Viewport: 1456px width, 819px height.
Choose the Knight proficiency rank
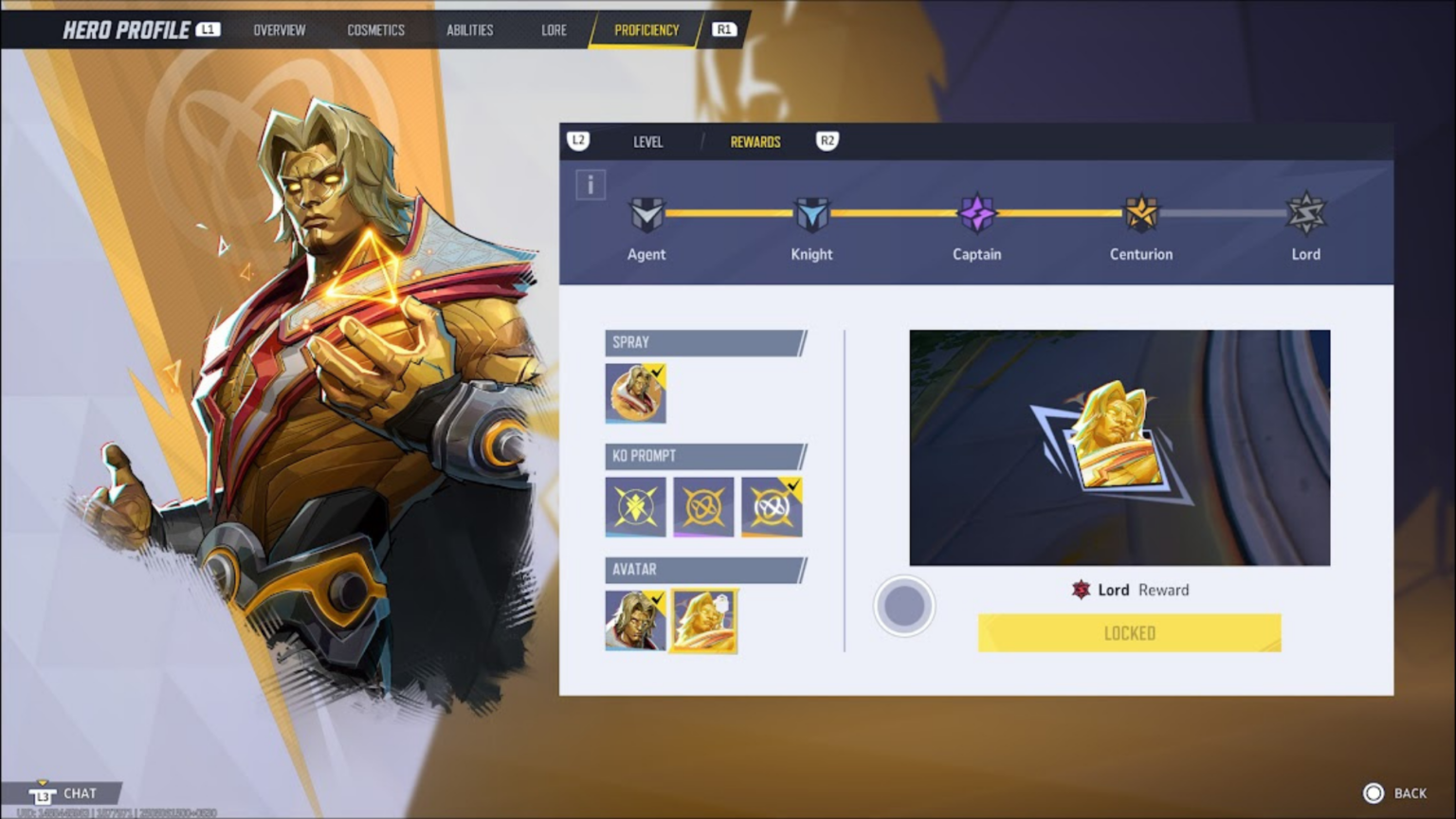point(811,215)
